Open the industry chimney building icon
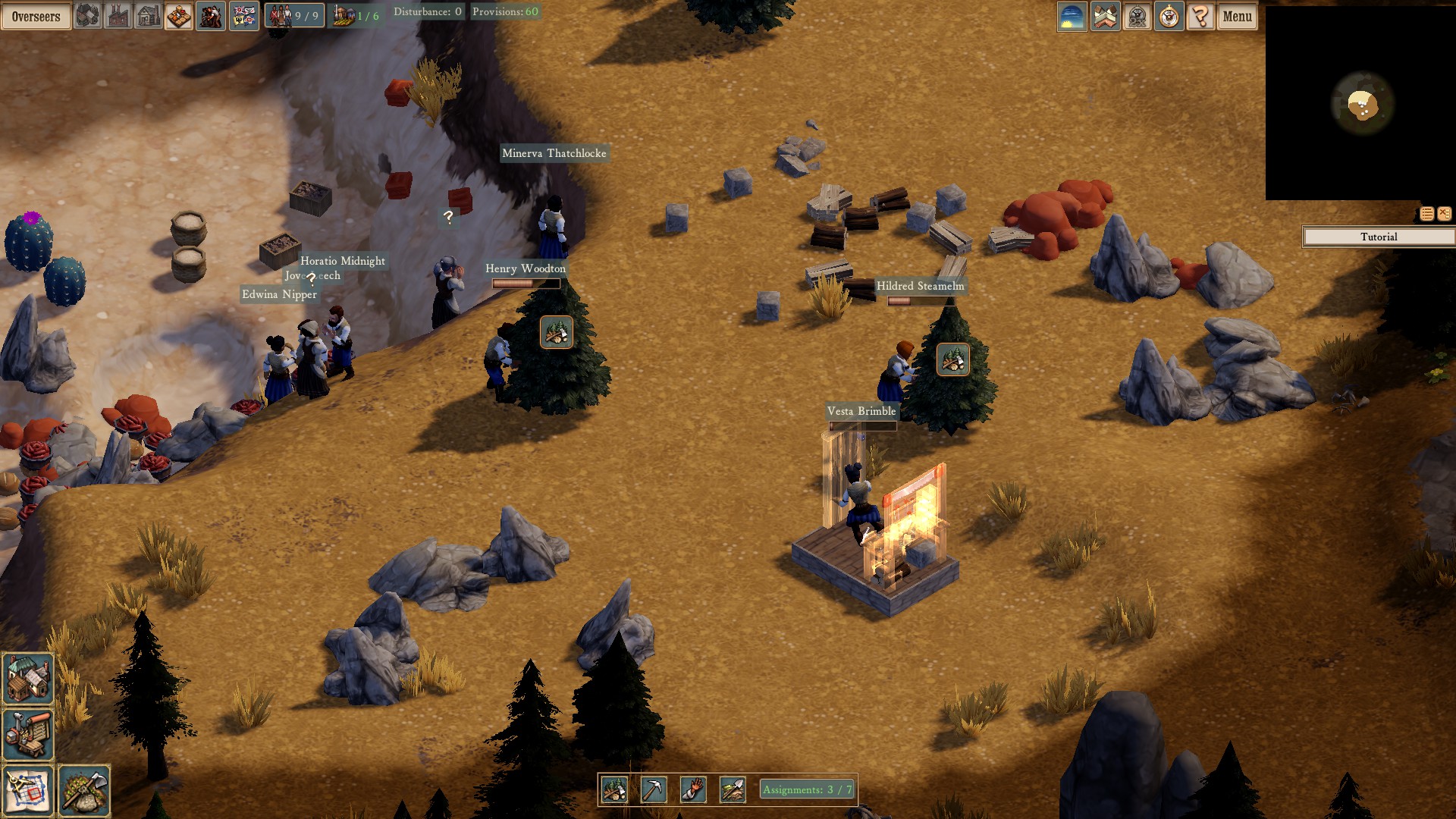The image size is (1456, 819). [x=118, y=16]
